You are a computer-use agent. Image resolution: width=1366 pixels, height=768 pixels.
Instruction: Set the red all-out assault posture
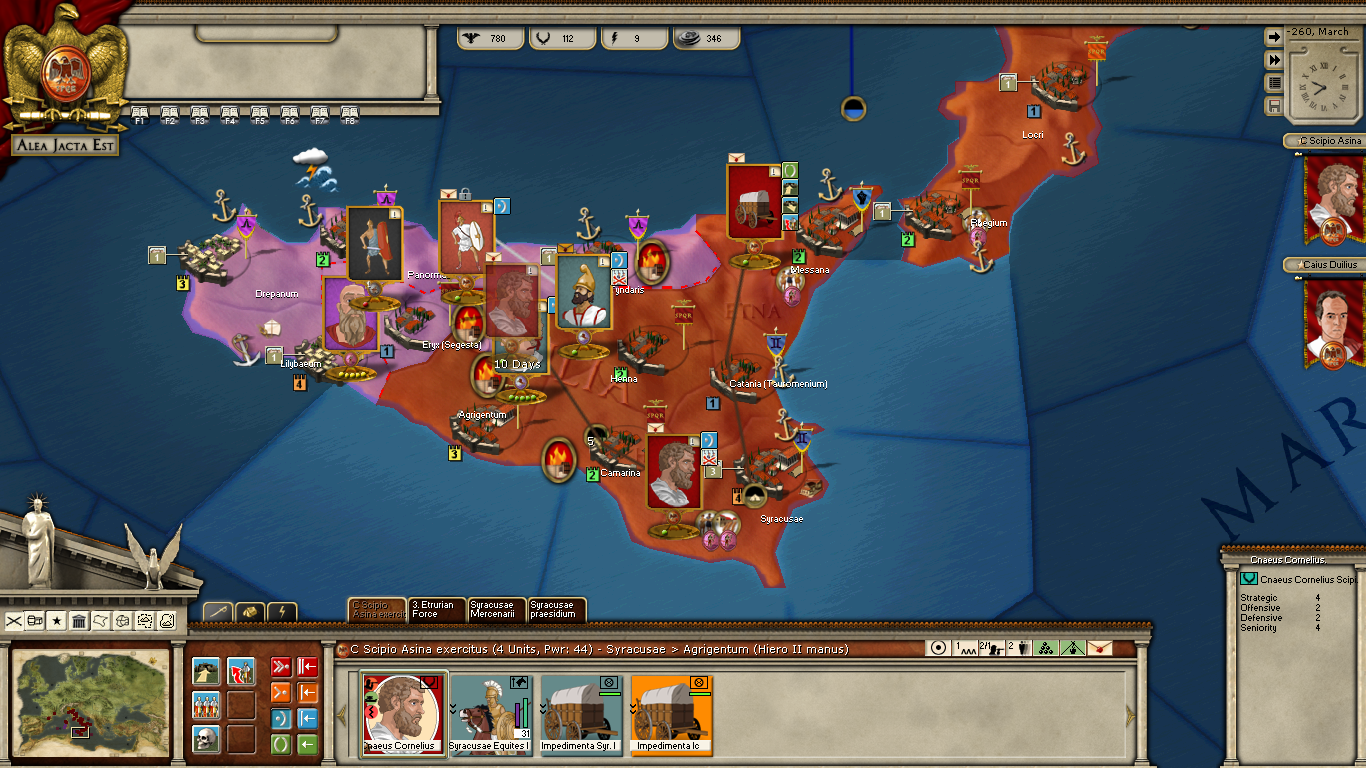point(281,667)
